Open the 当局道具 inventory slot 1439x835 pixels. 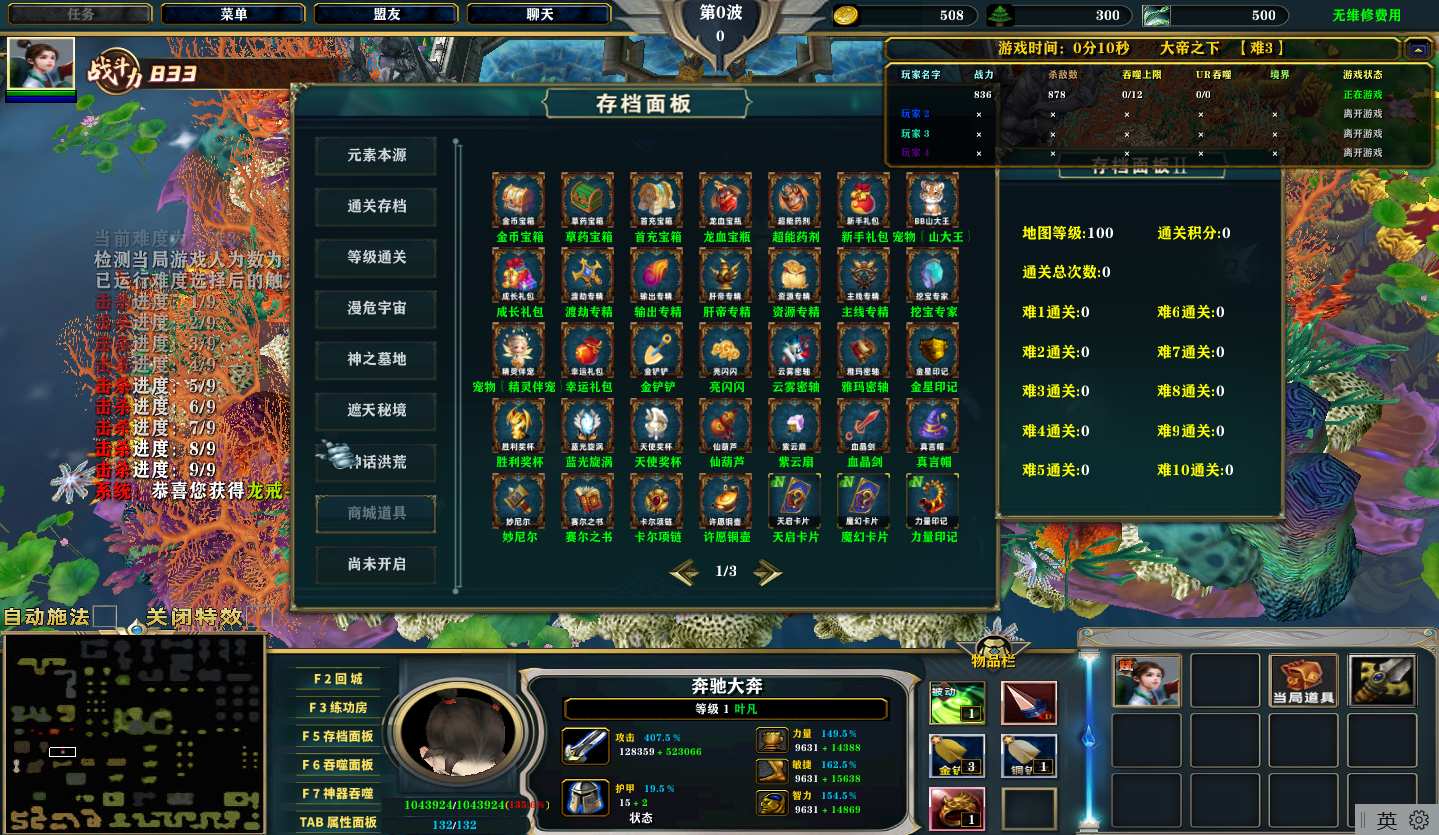point(1303,681)
